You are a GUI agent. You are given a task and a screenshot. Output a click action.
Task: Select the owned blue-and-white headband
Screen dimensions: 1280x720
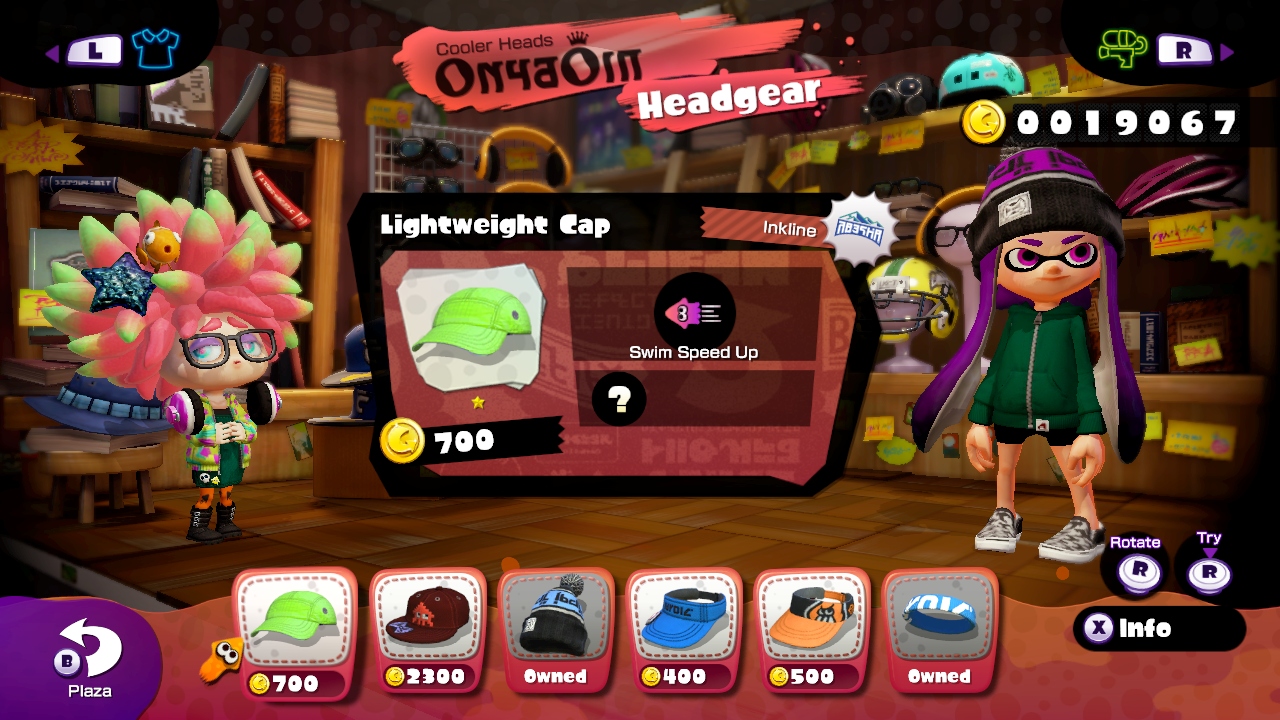click(939, 627)
